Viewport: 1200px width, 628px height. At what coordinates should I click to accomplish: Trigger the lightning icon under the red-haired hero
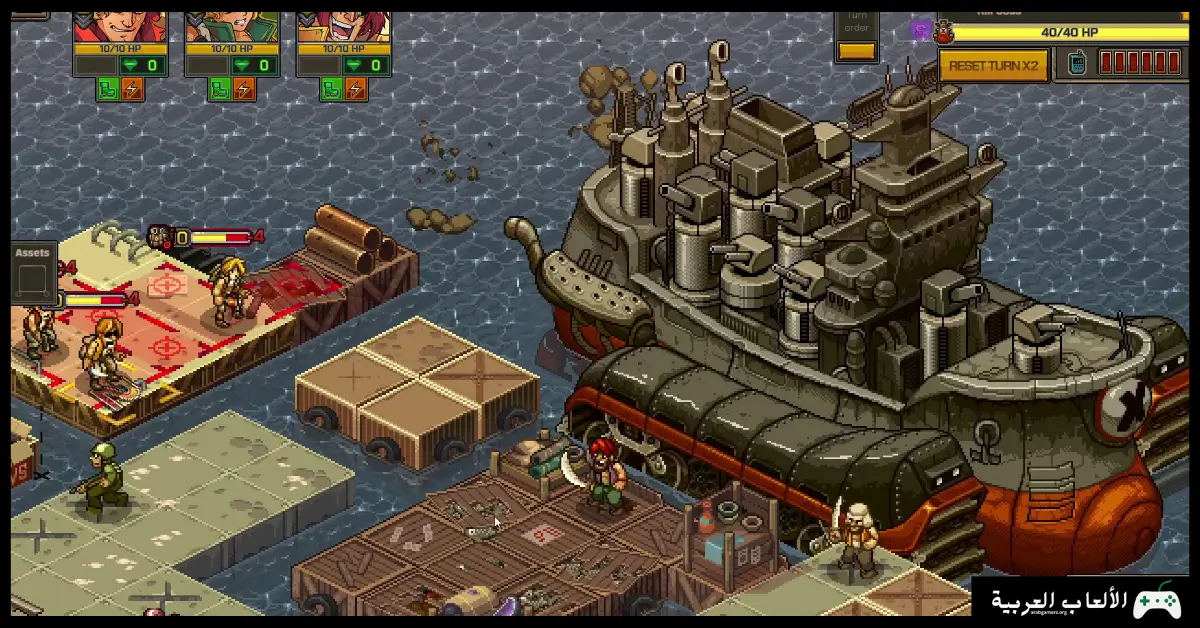click(356, 90)
